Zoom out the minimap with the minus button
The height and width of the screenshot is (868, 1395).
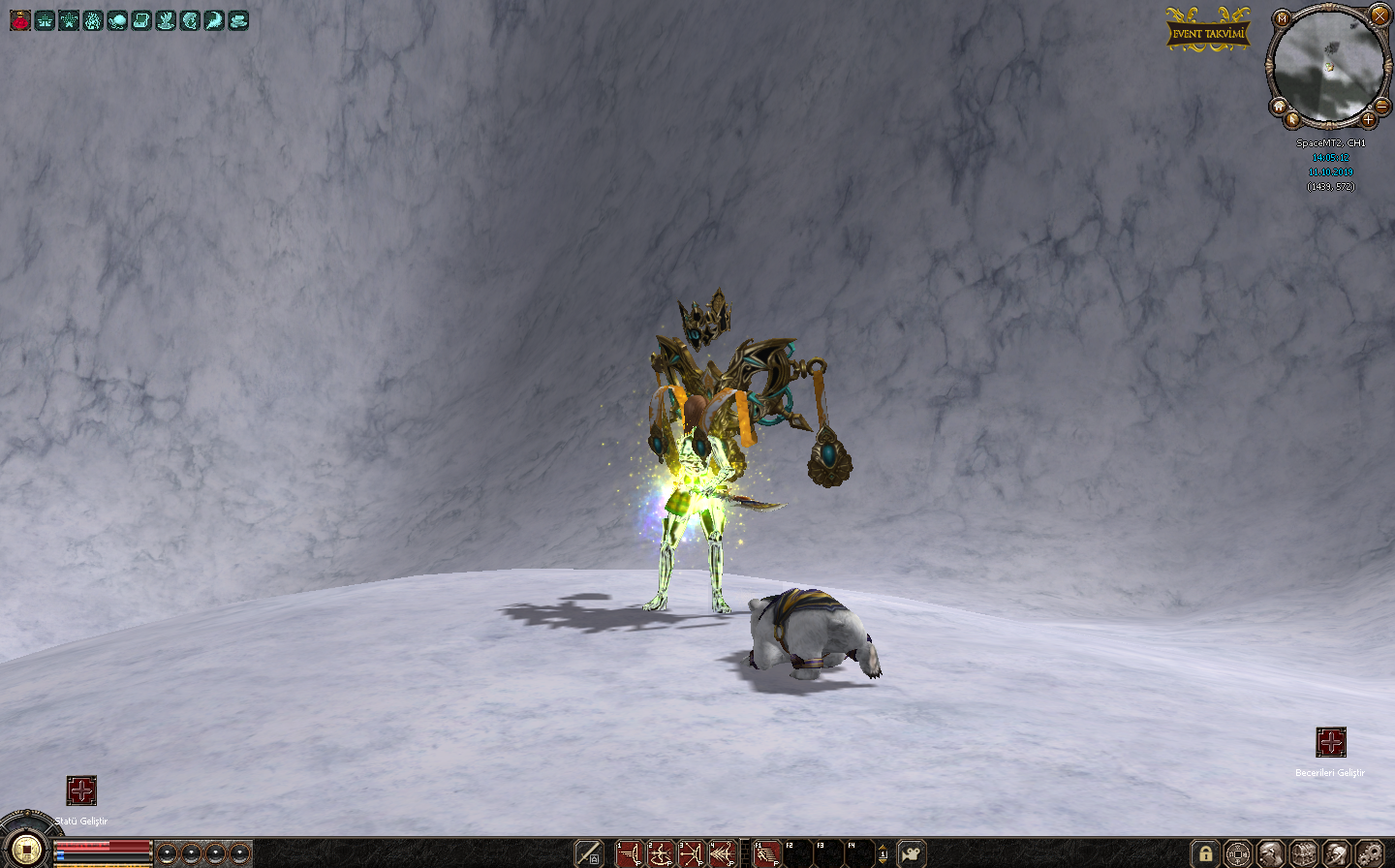pyautogui.click(x=1382, y=106)
